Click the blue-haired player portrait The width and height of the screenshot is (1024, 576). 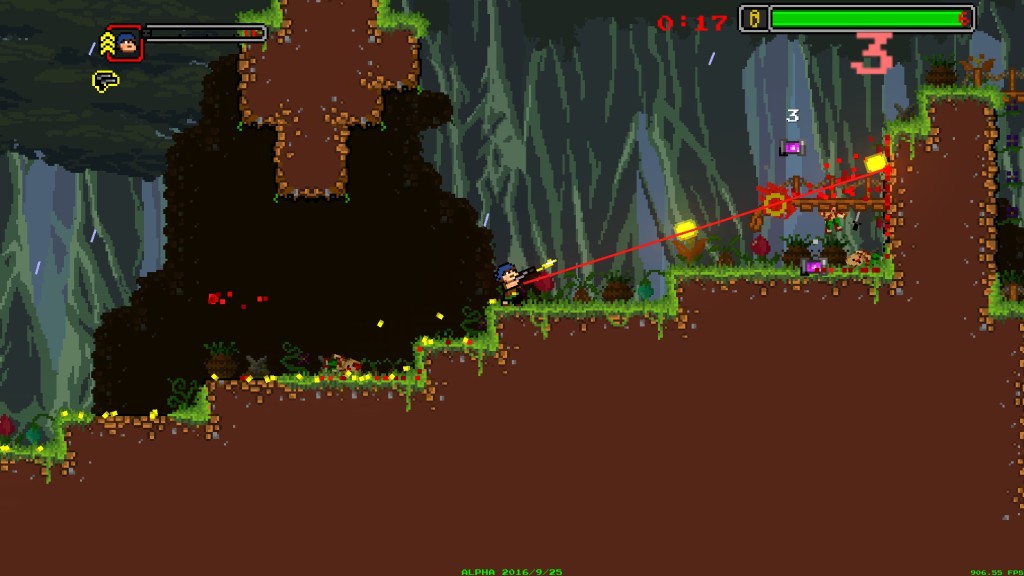tap(125, 43)
